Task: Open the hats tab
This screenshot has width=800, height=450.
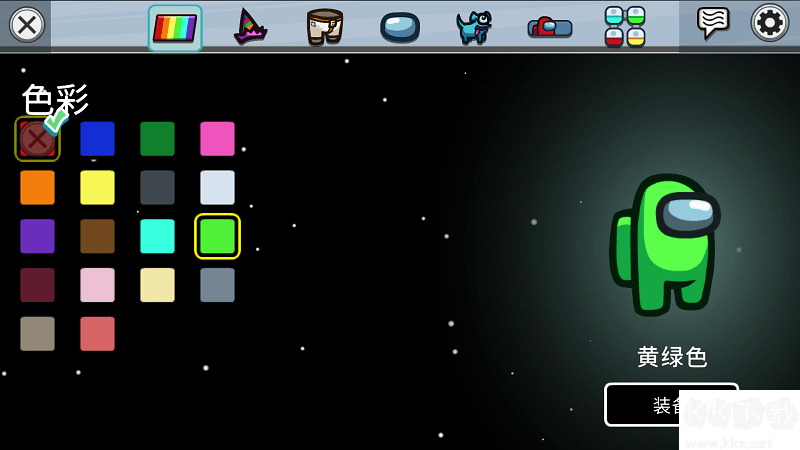Action: pos(250,27)
